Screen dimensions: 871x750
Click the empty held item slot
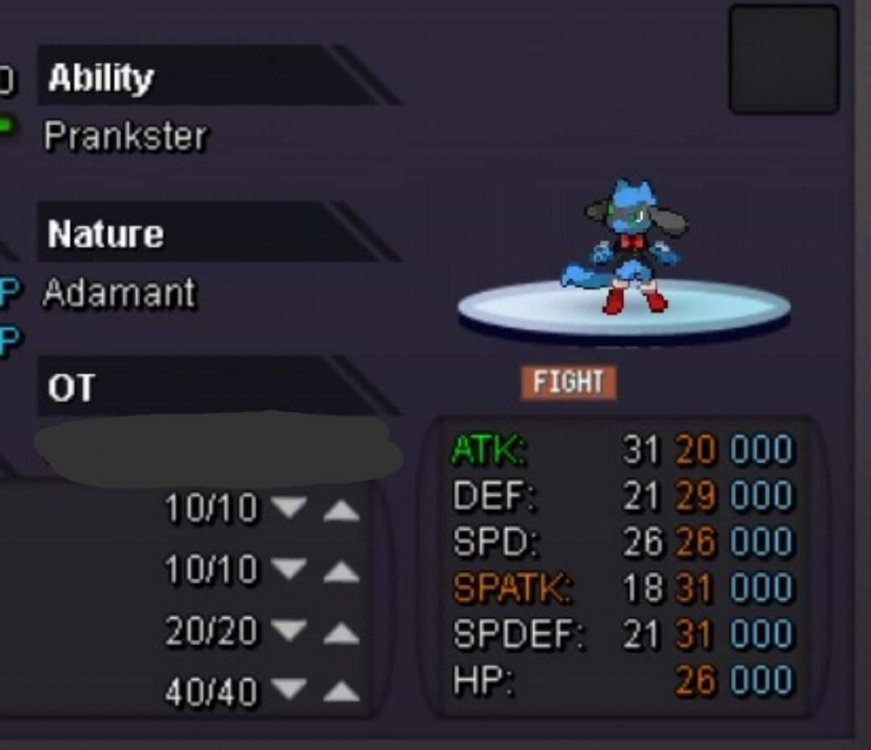[x=783, y=60]
